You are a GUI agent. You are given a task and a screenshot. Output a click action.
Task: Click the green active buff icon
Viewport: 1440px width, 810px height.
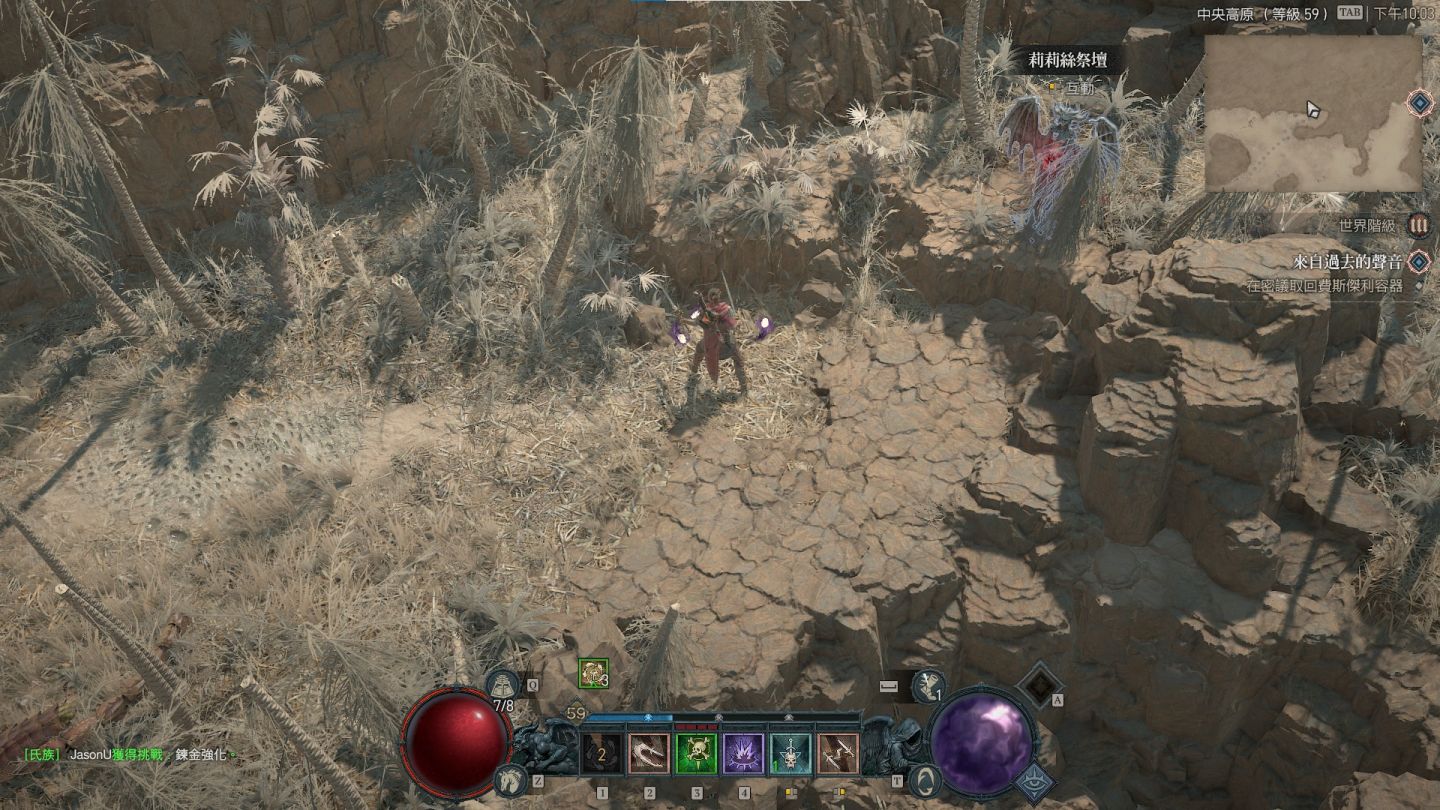(593, 673)
